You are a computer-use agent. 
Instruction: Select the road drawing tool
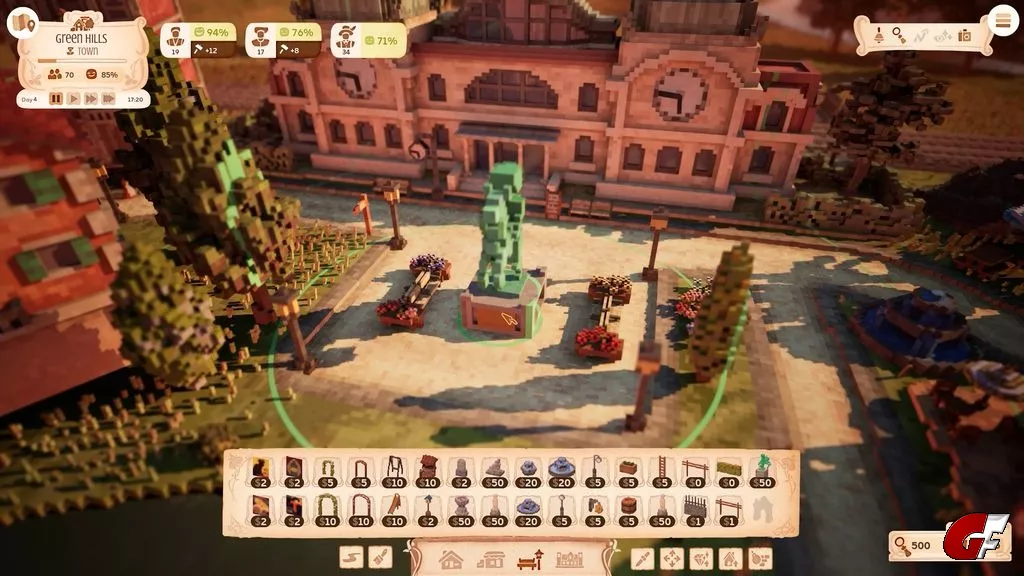(351, 558)
